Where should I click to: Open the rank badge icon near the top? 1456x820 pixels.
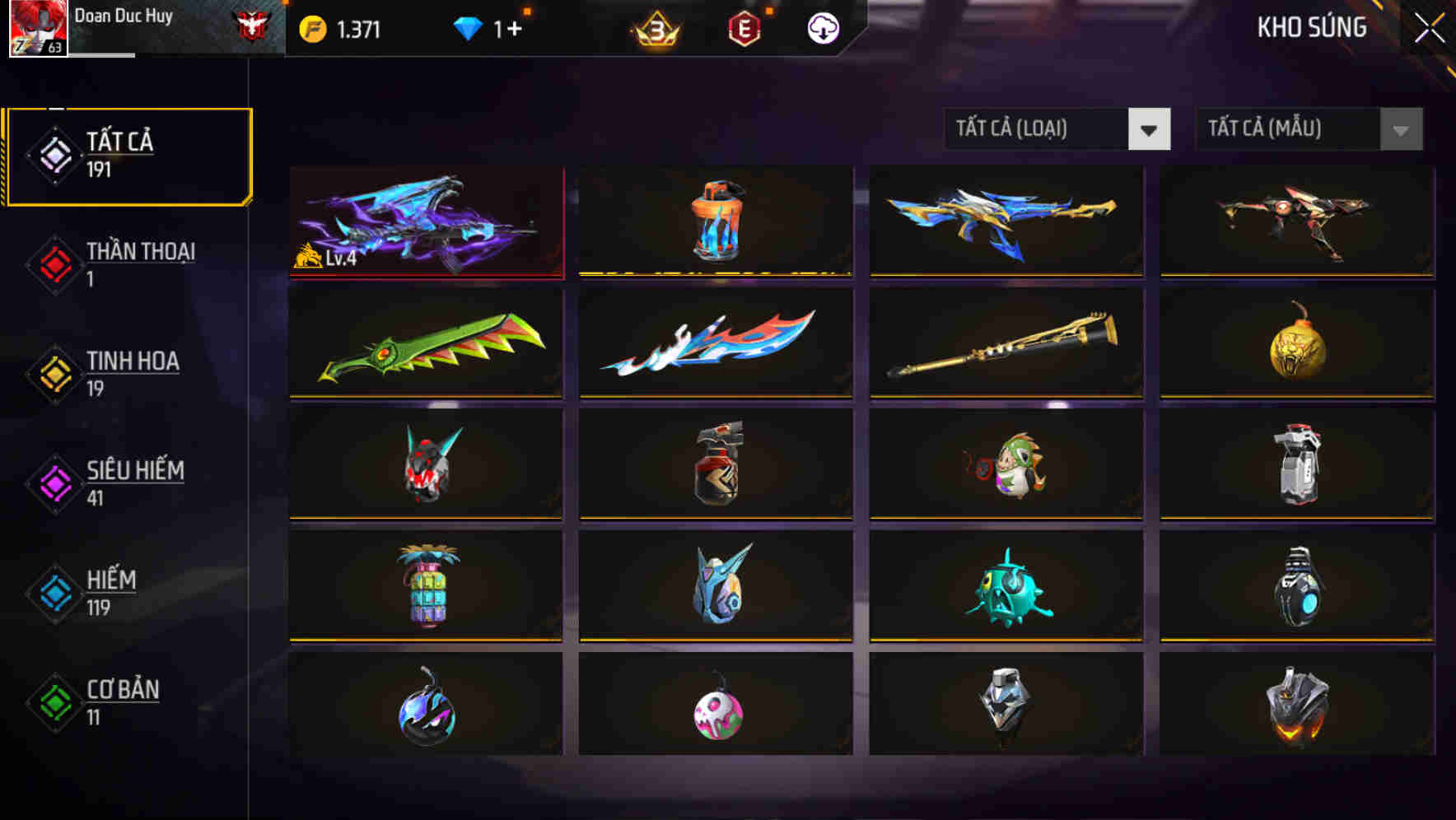(x=653, y=29)
